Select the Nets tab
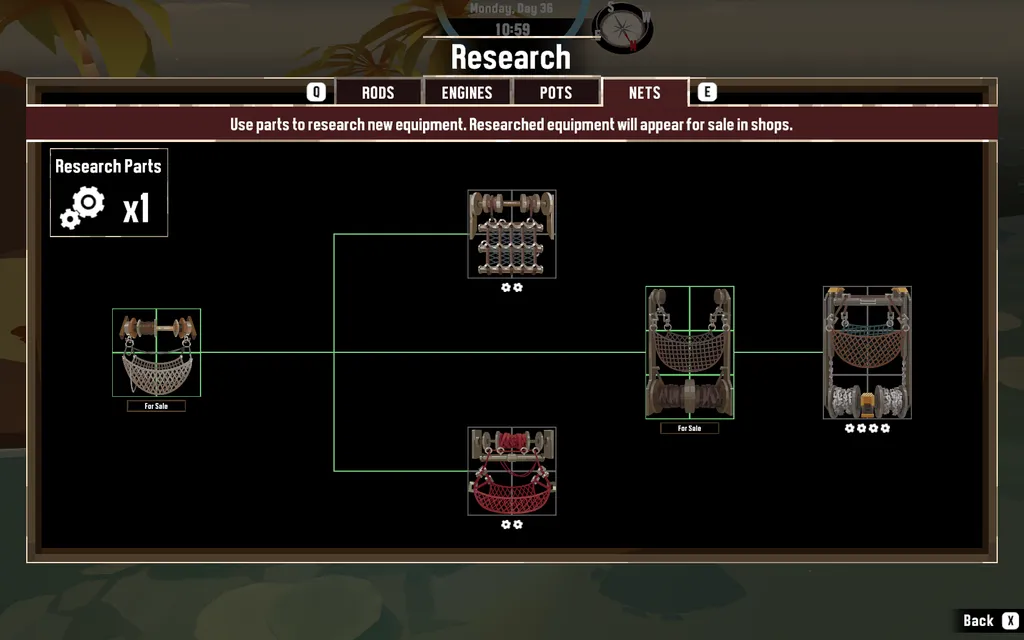 [644, 93]
